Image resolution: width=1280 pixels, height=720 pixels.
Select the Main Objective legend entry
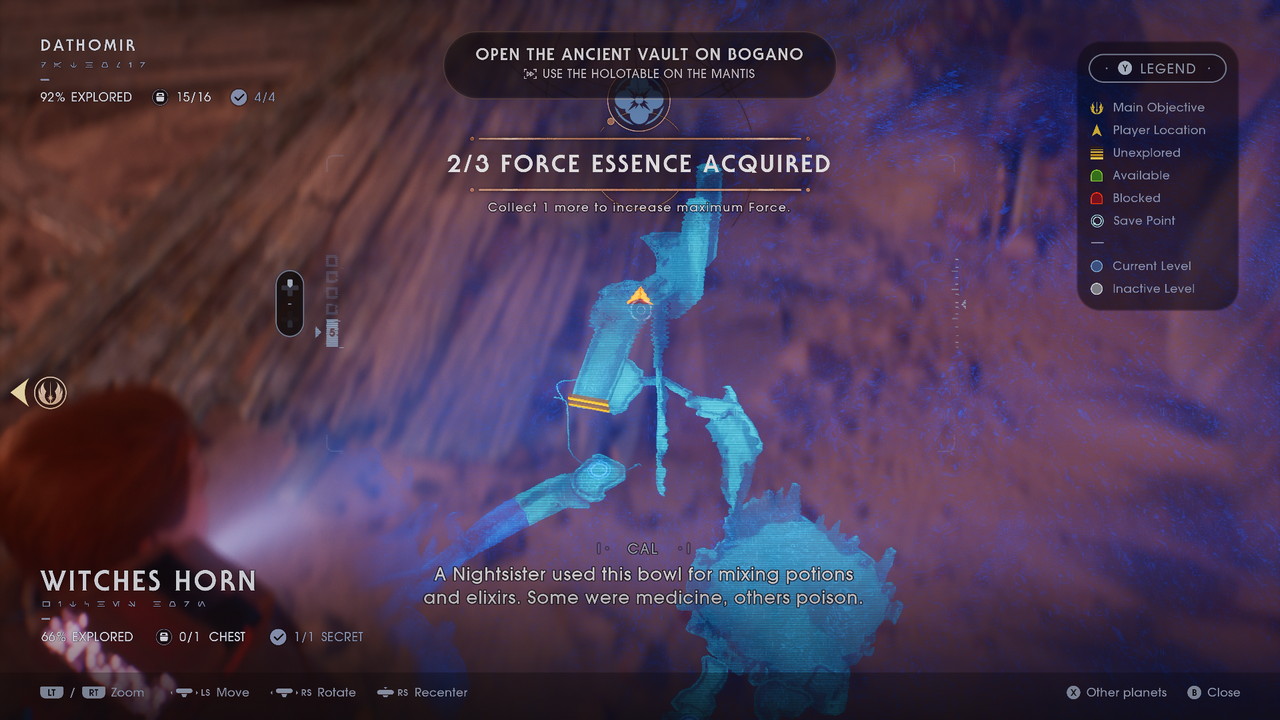coord(1157,107)
